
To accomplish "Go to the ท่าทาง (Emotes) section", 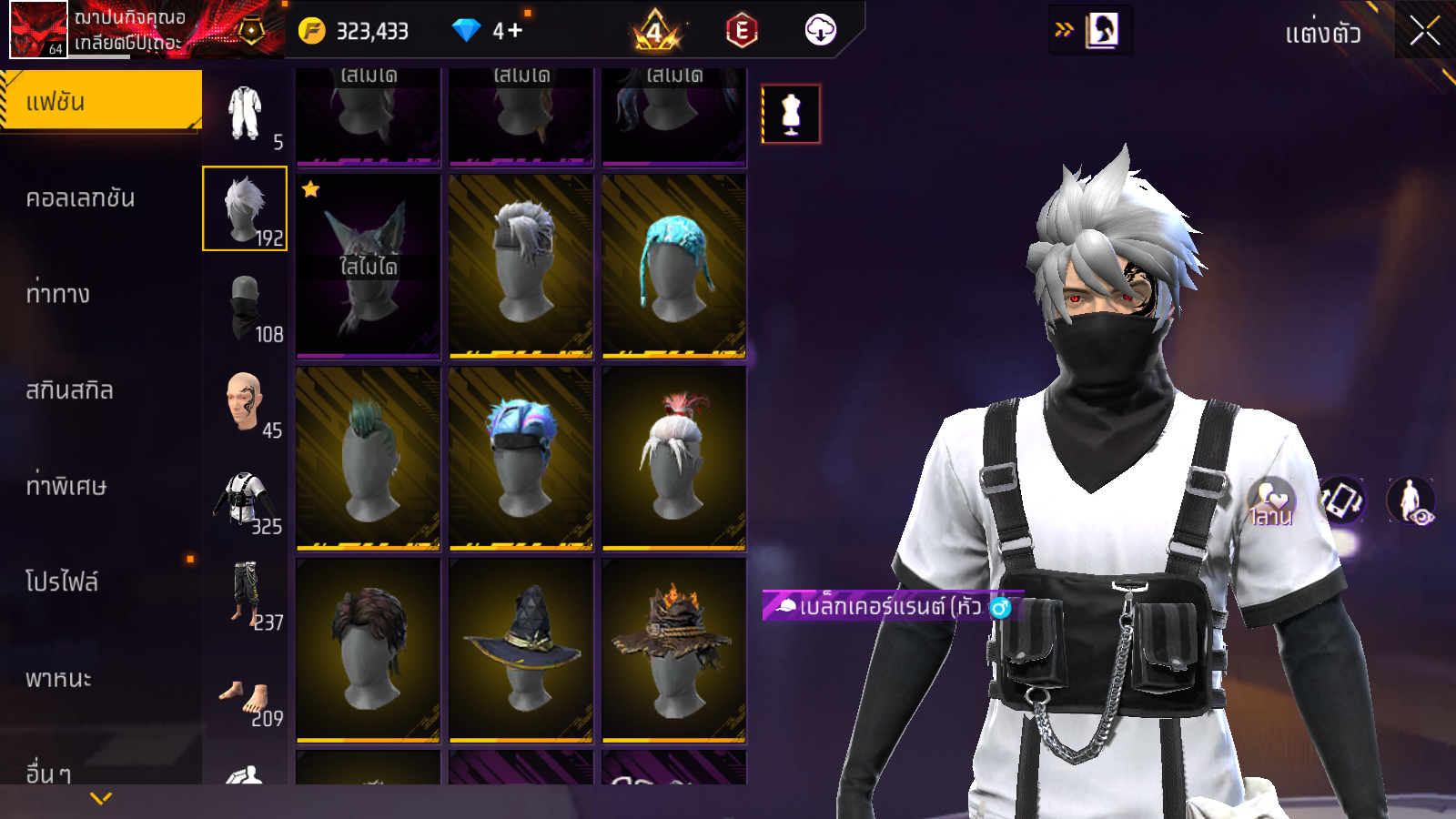I will [x=58, y=294].
